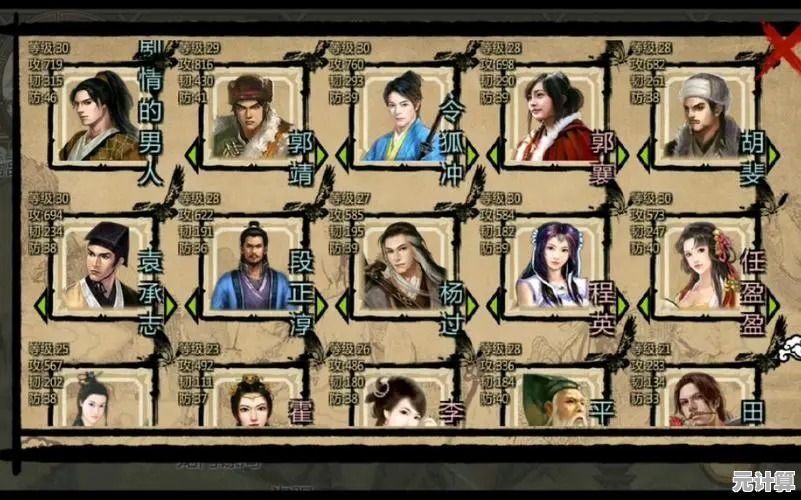The image size is (801, 500).
Task: Click the green right arrow next to 郭靖's name
Action: tap(320, 156)
